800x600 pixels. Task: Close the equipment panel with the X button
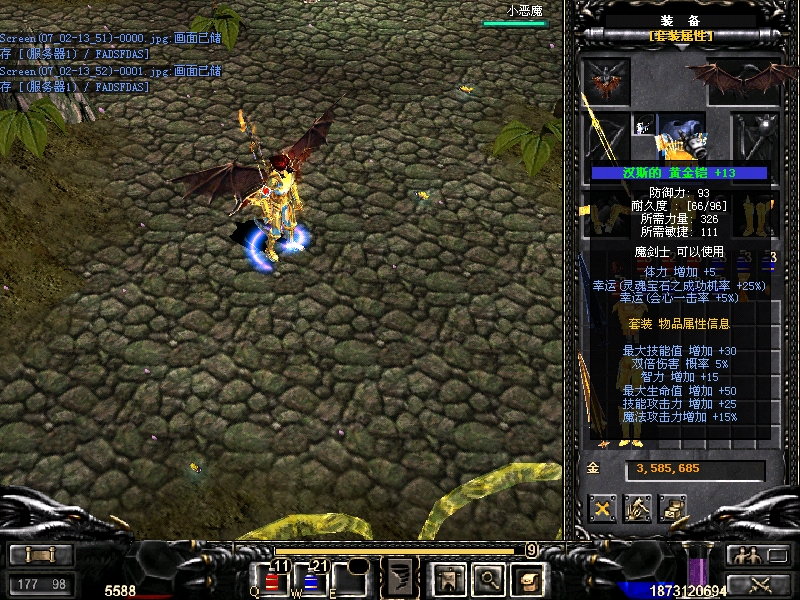pyautogui.click(x=602, y=508)
